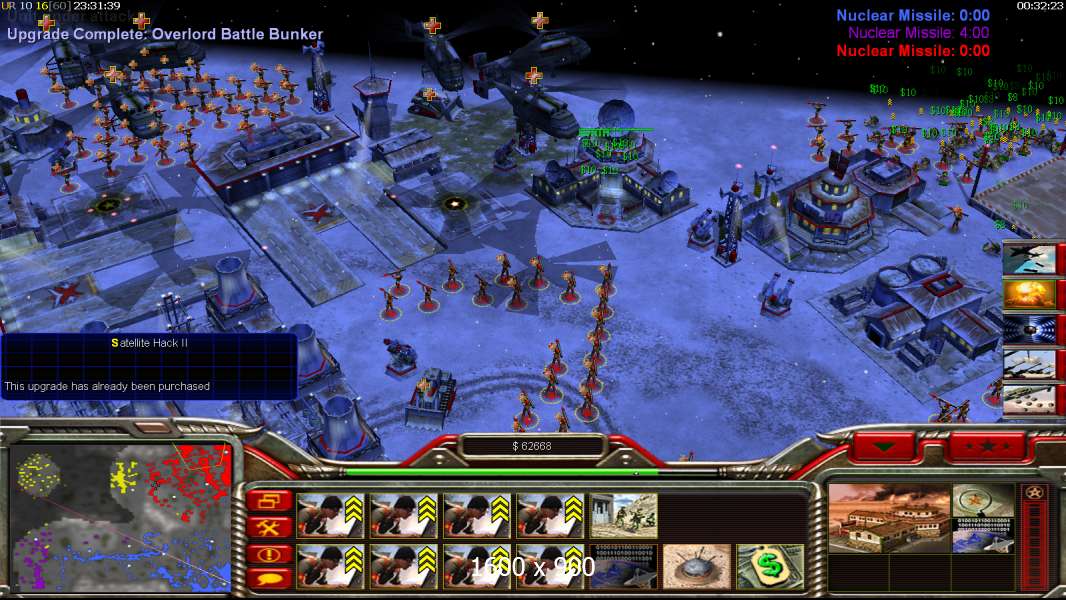Image resolution: width=1066 pixels, height=600 pixels.
Task: Choose the soldiers training icon
Action: pyautogui.click(x=624, y=515)
